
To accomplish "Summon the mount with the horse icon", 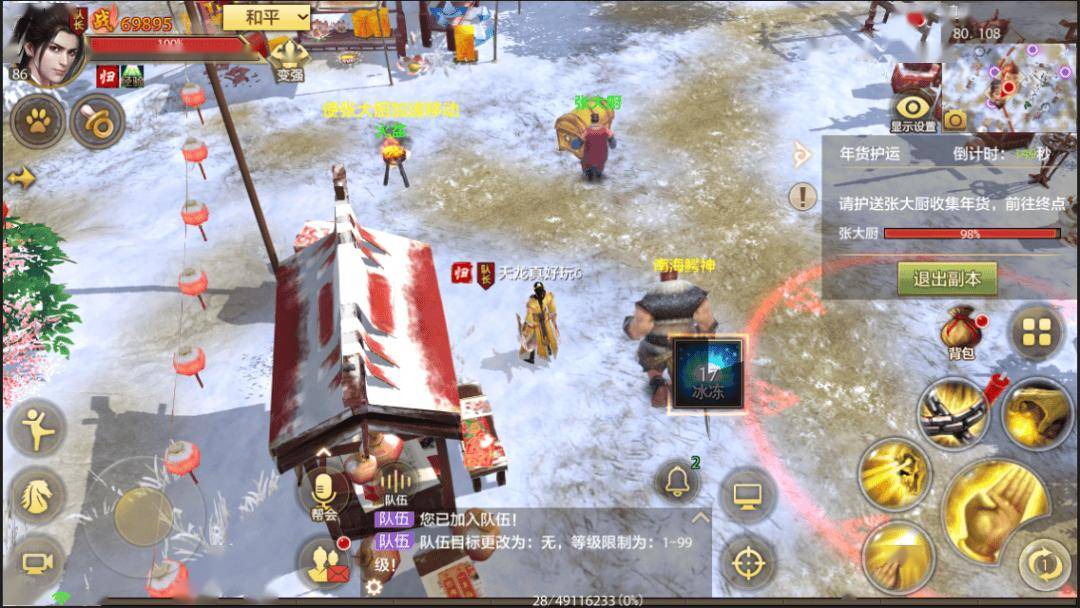I will click(x=37, y=495).
